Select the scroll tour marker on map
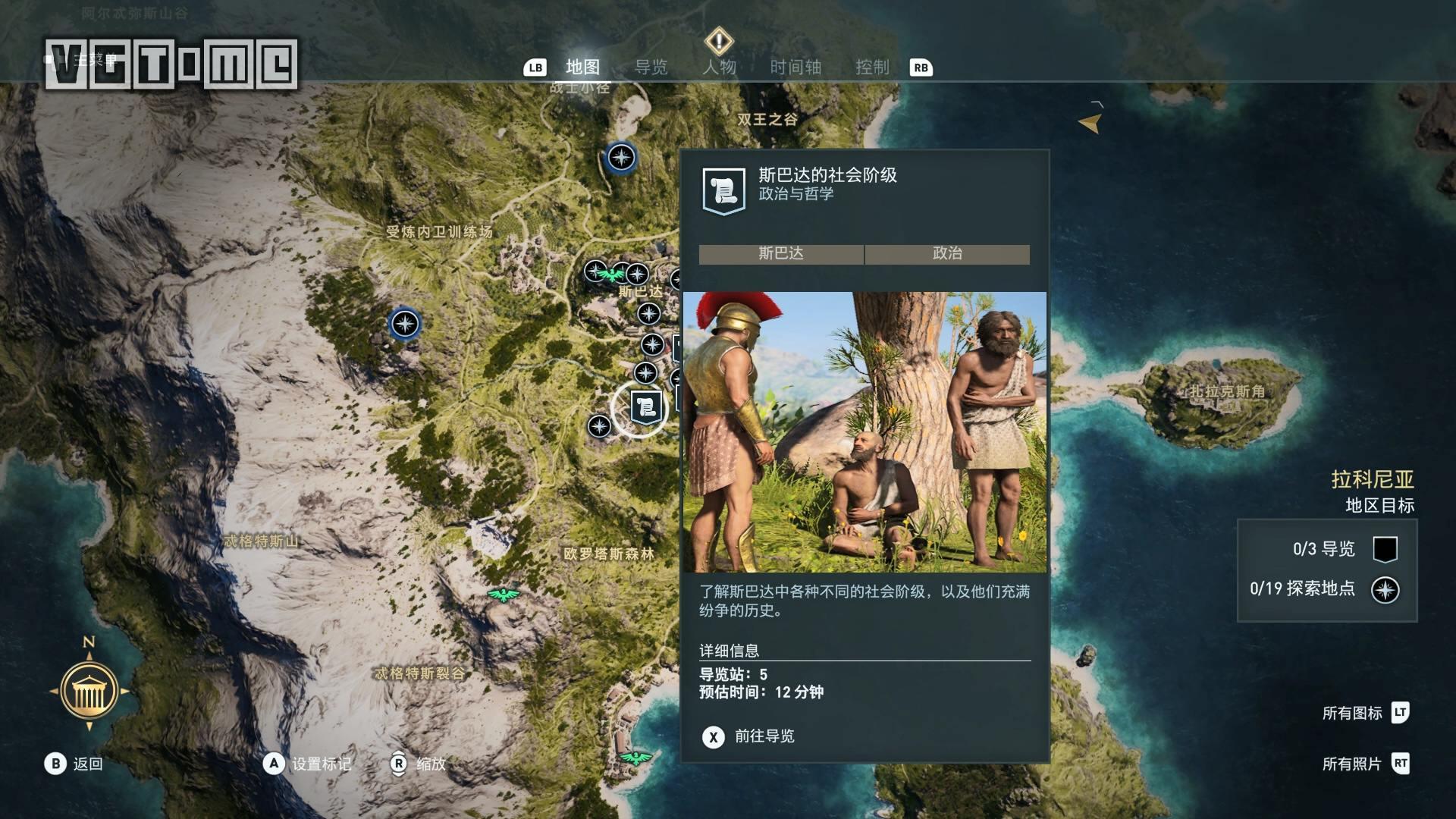The width and height of the screenshot is (1456, 819). point(646,408)
